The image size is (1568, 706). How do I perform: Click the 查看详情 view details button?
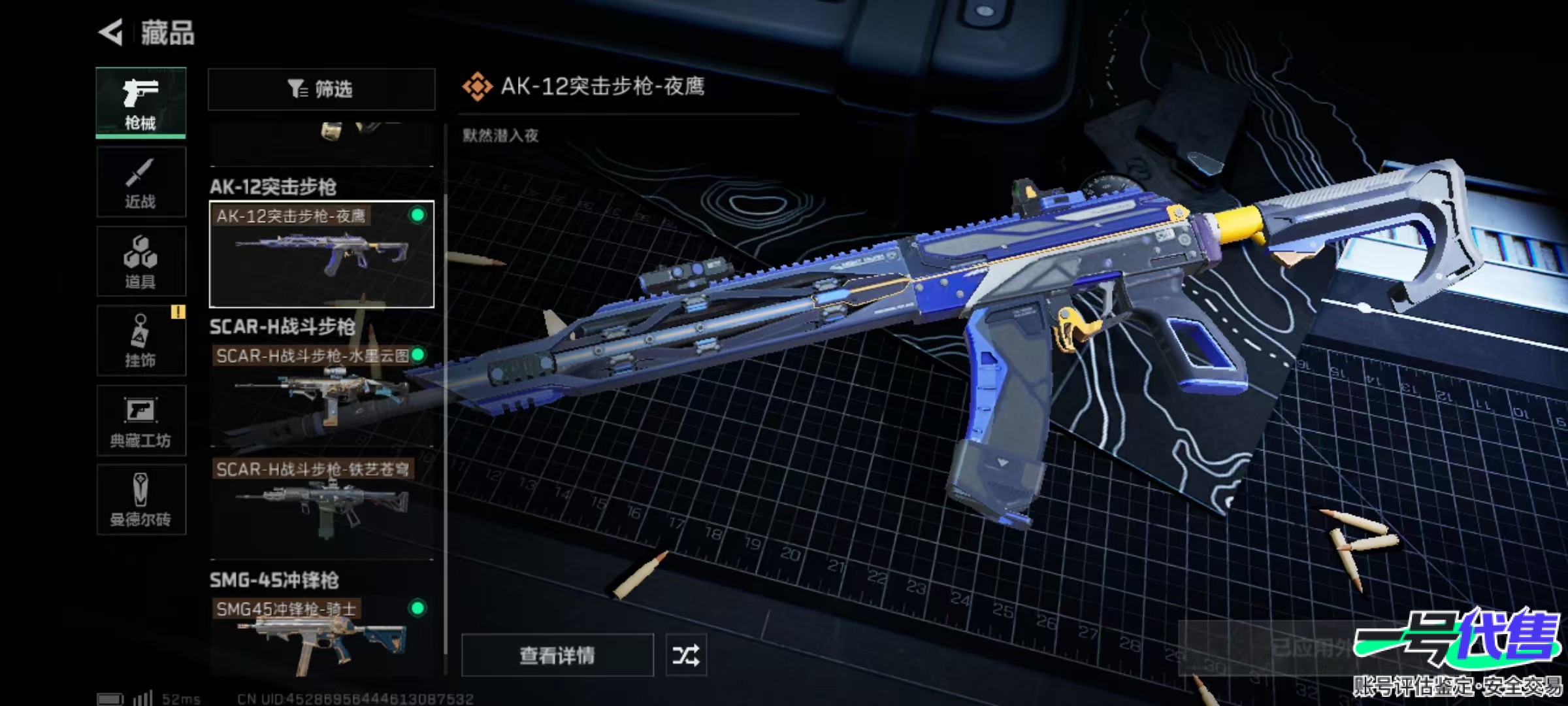click(x=557, y=655)
